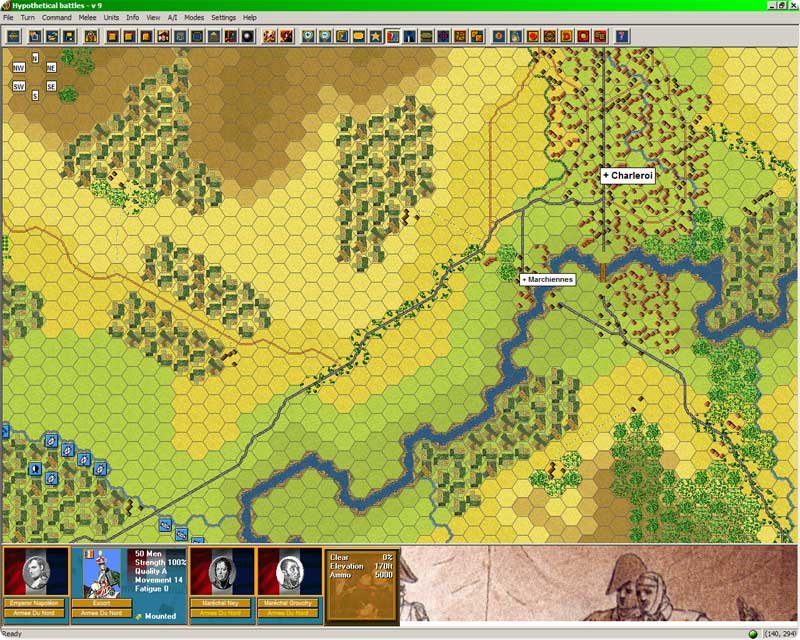Open the Modes menu
The width and height of the screenshot is (800, 640).
[194, 18]
